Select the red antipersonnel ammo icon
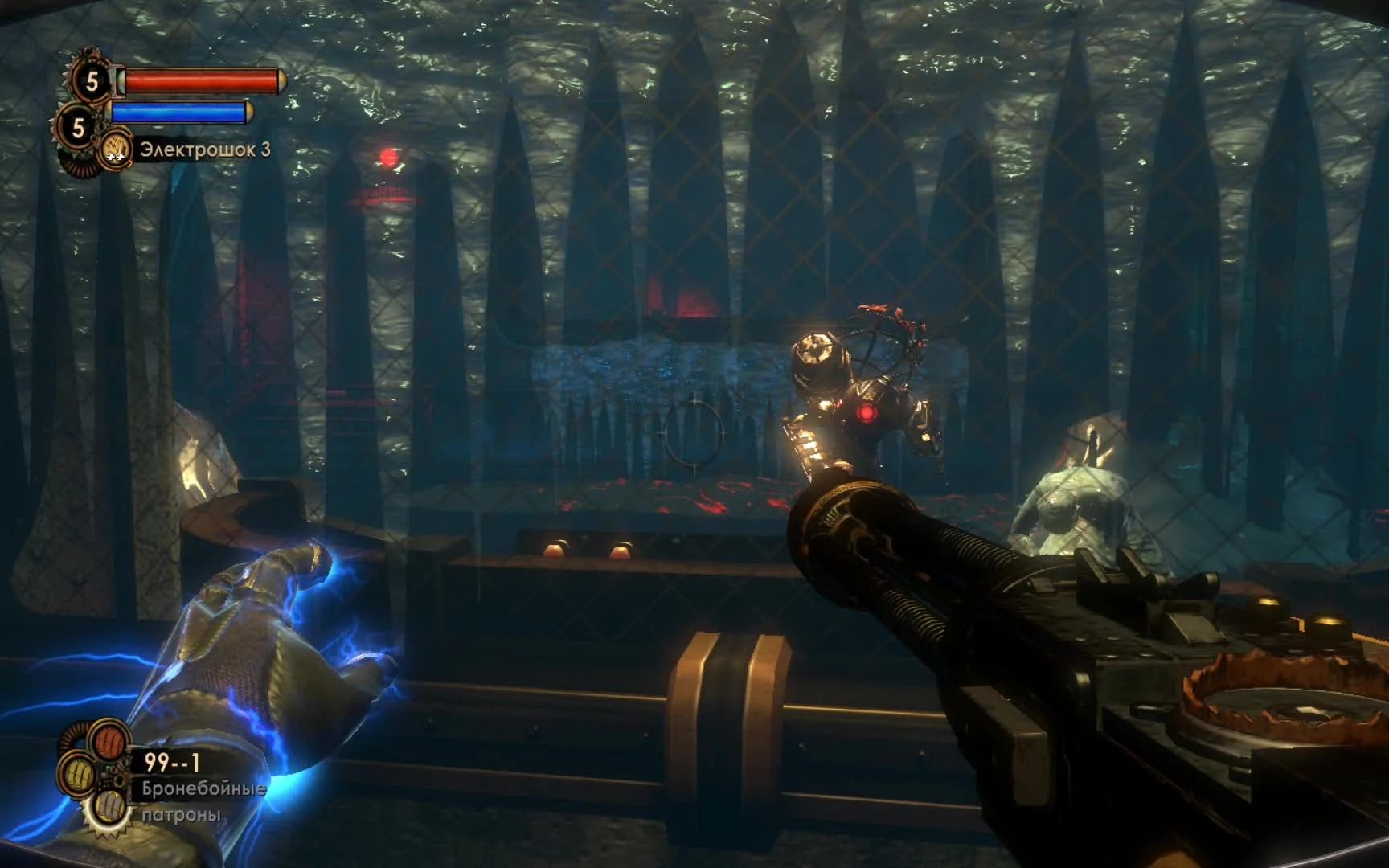The image size is (1389, 868). pyautogui.click(x=109, y=742)
